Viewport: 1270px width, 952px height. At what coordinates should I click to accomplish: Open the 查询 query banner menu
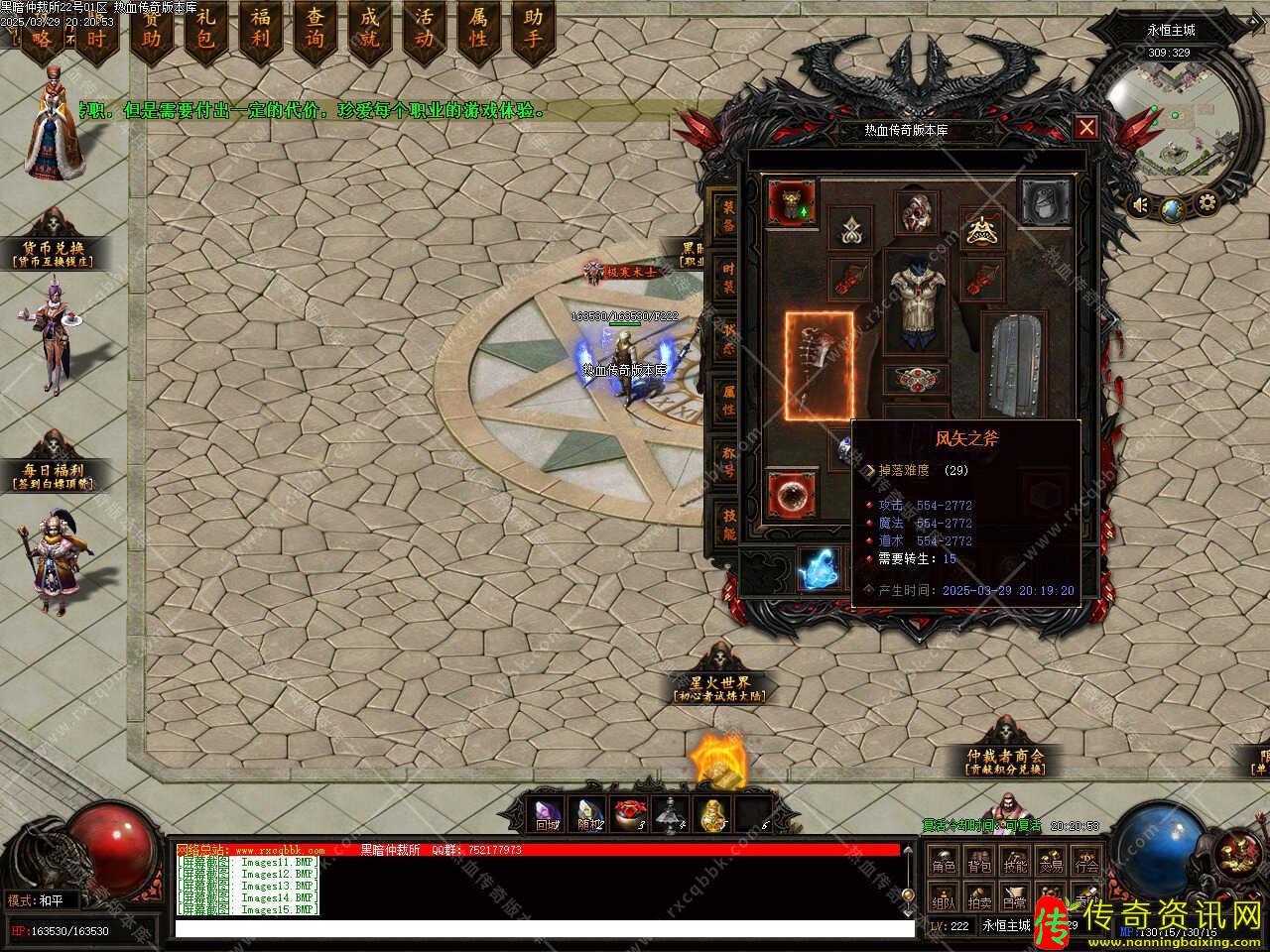point(316,30)
